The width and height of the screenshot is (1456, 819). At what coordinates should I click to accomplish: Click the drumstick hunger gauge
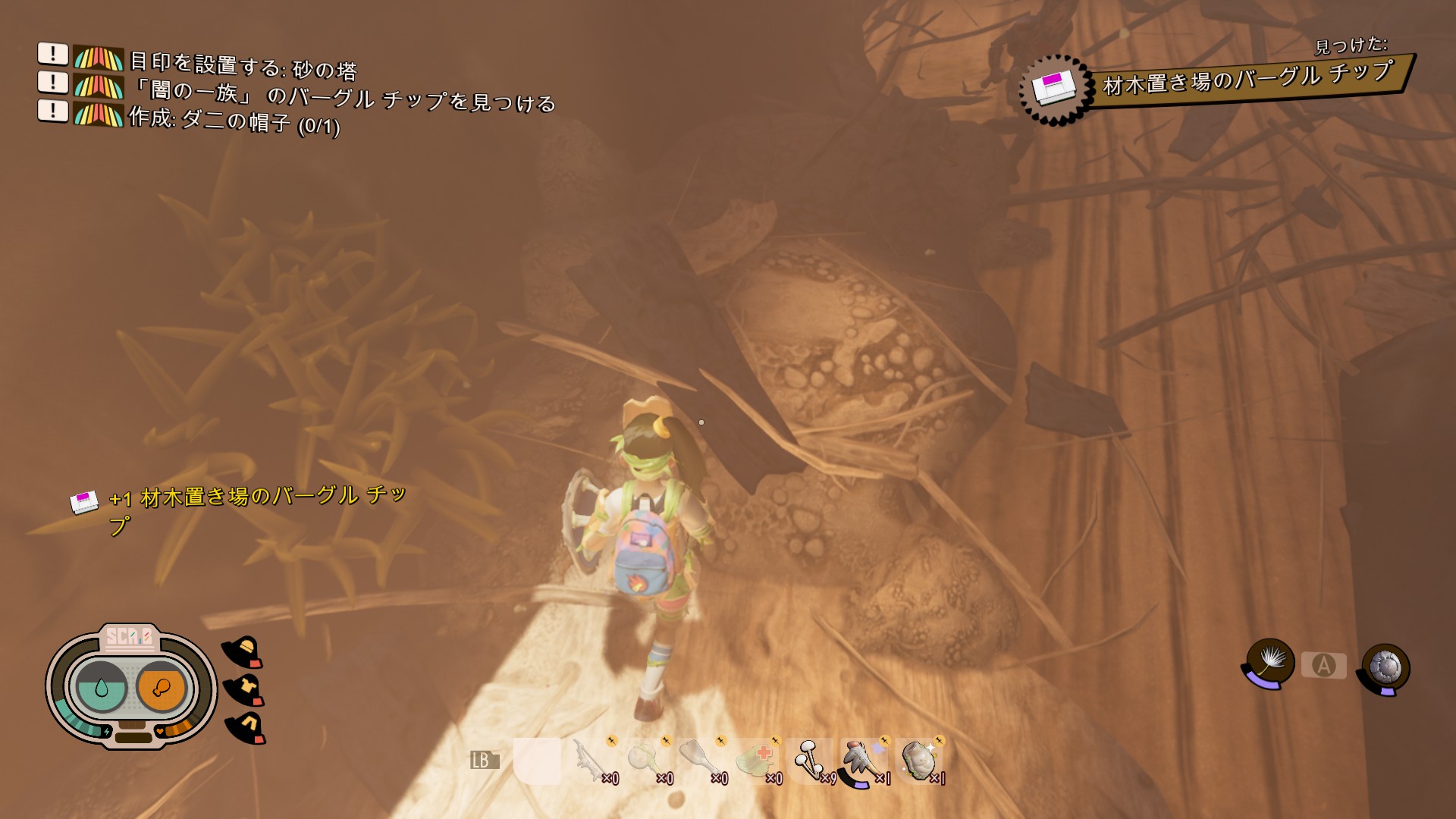coord(161,688)
